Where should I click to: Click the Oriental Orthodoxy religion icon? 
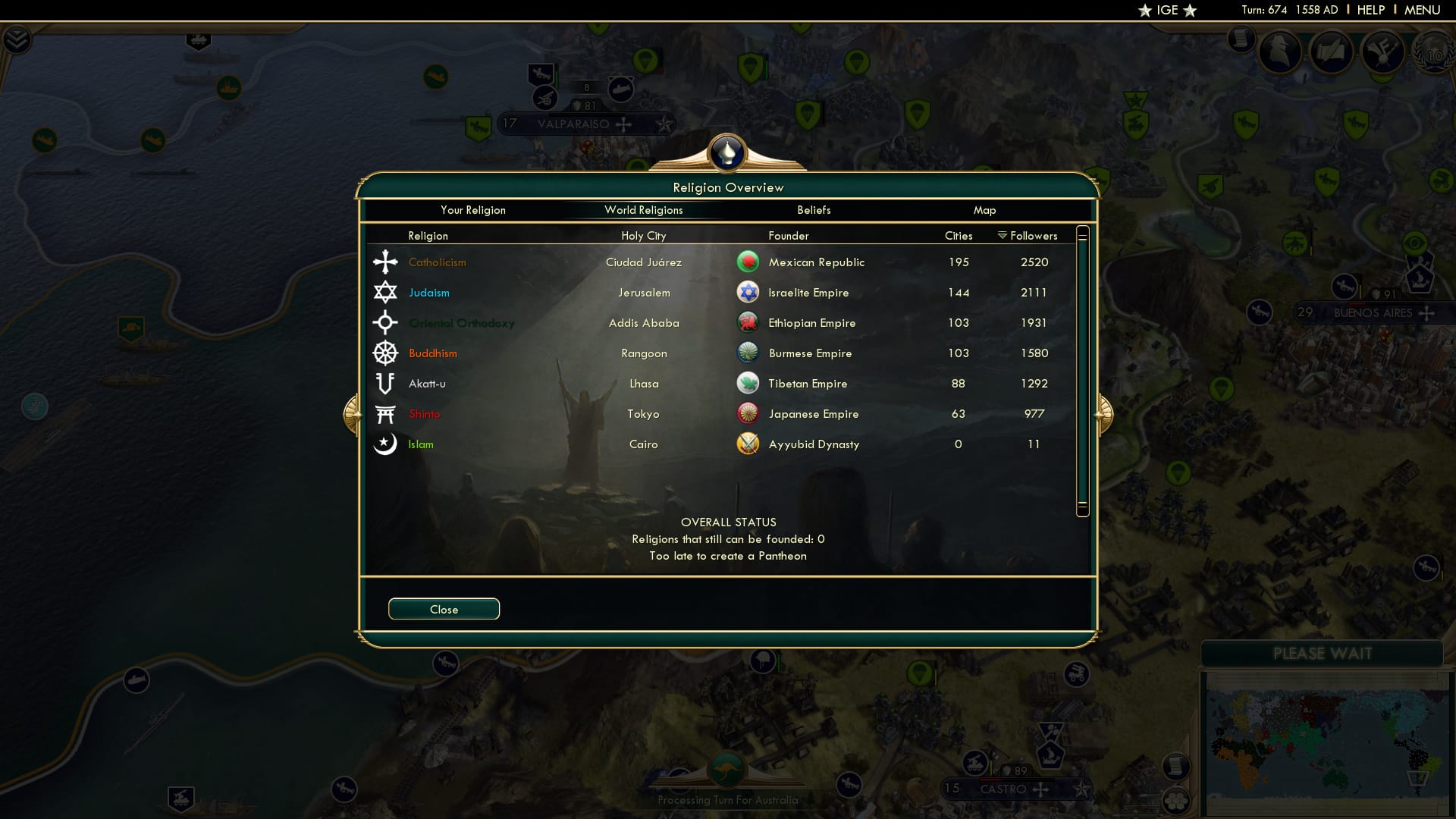tap(386, 322)
